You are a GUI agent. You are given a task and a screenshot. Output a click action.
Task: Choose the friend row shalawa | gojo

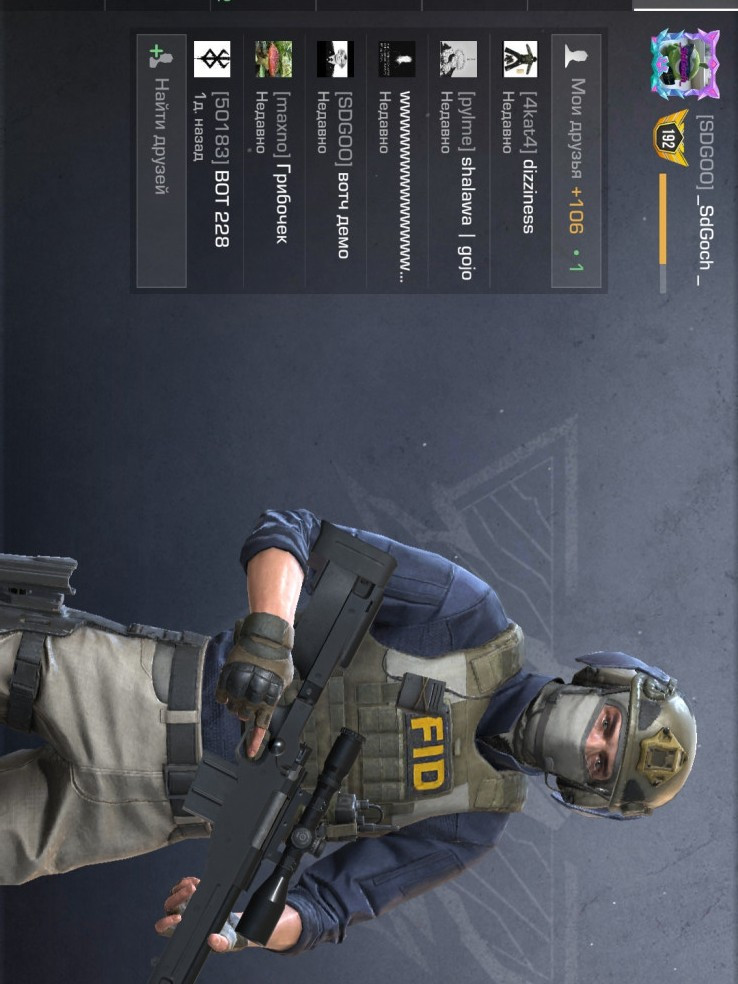point(458,162)
